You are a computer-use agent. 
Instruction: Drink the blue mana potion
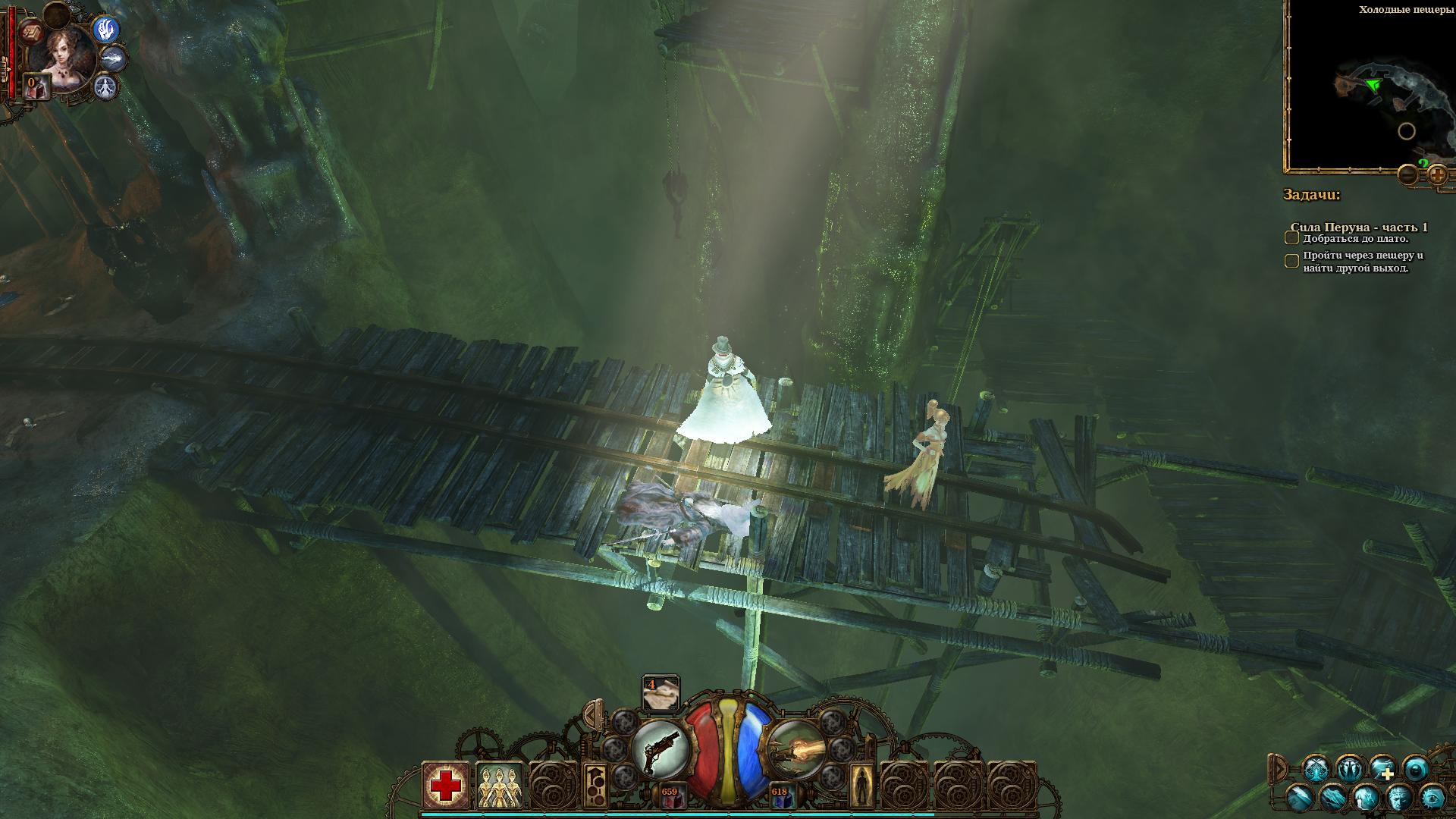coord(780,796)
